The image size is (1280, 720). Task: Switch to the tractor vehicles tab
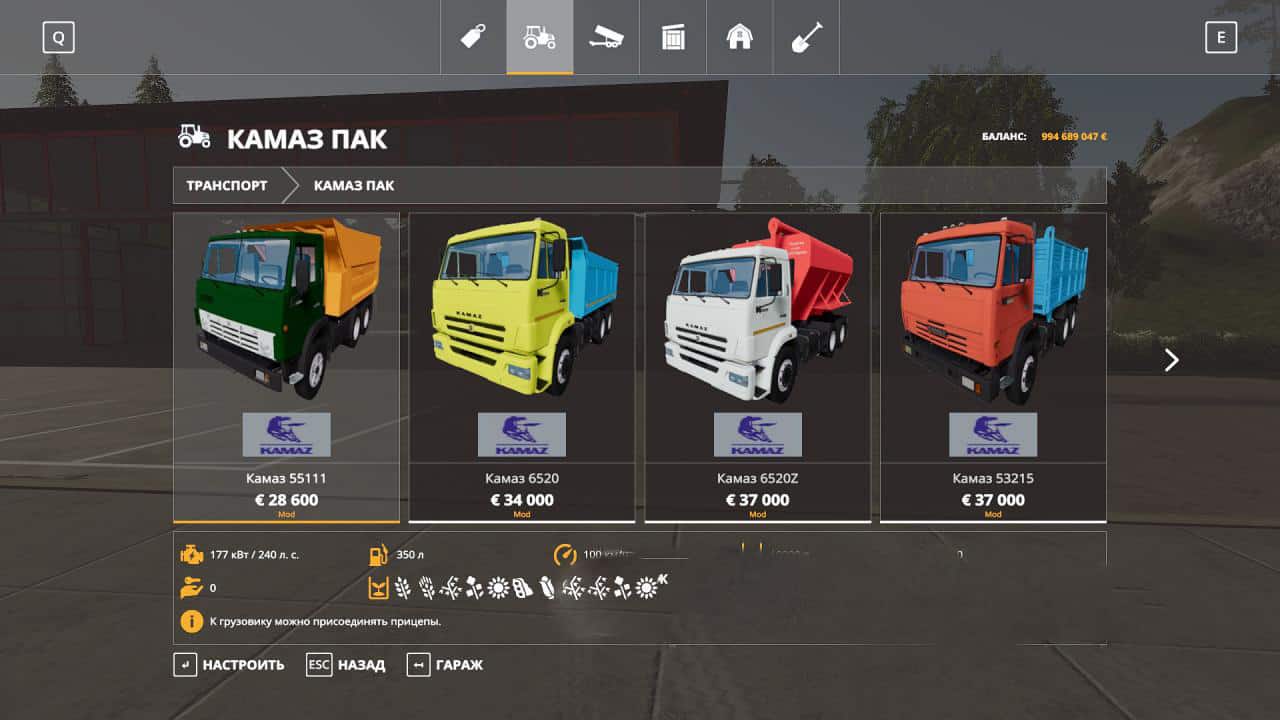[540, 37]
